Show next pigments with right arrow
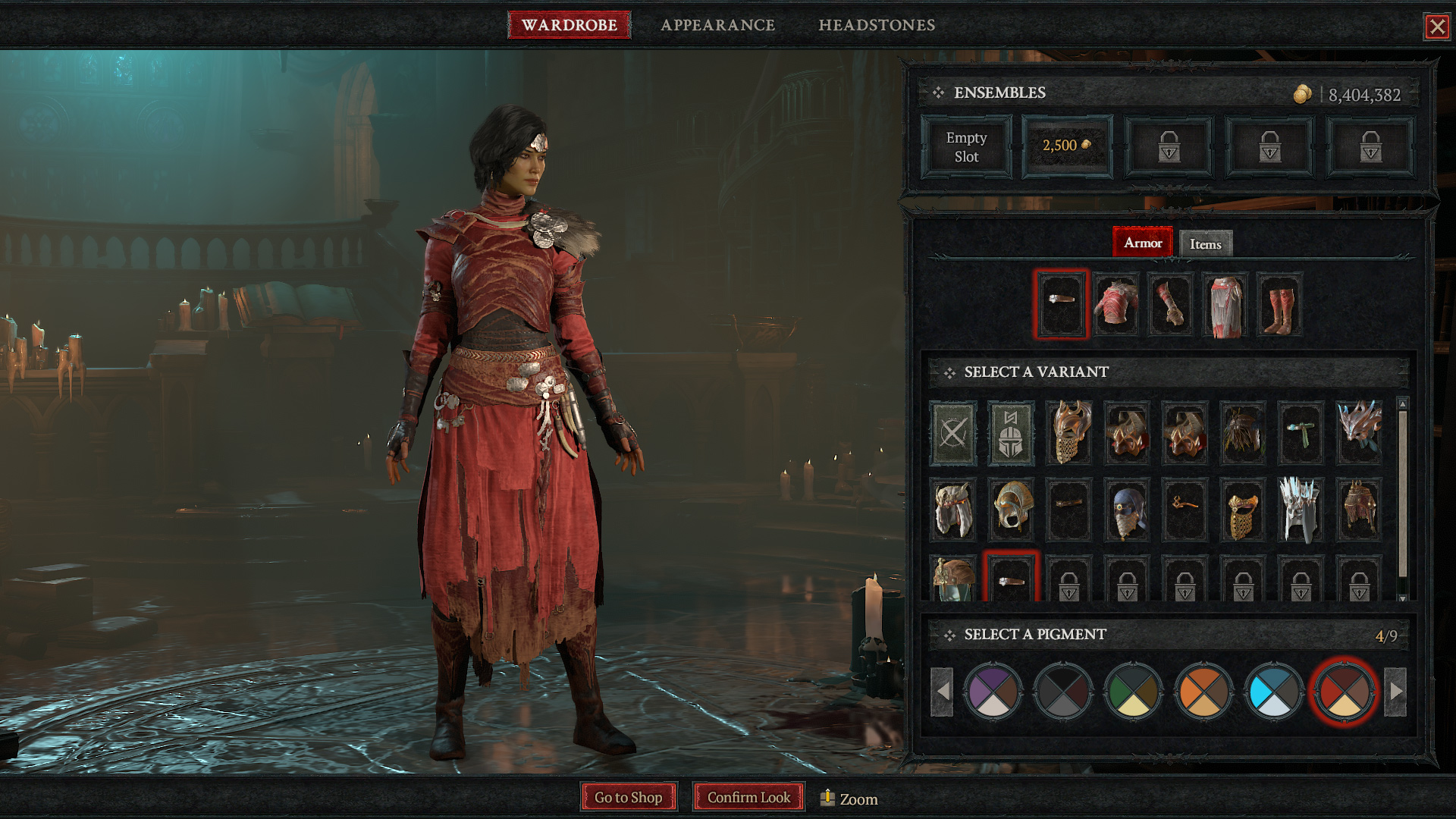Screen dimensions: 1456x819 click(1395, 692)
